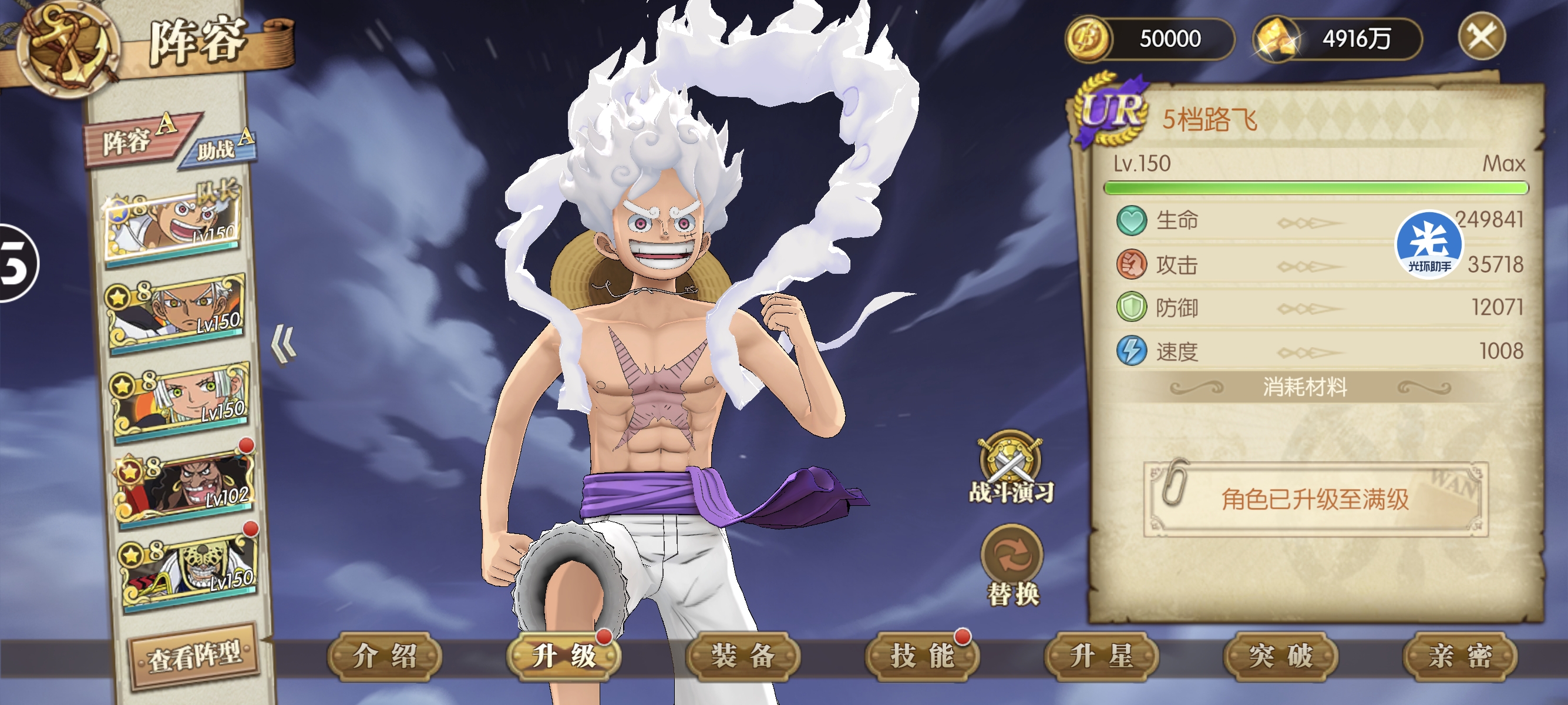Open the 升星 star-up tab
Image resolution: width=1568 pixels, height=705 pixels.
click(x=1101, y=656)
